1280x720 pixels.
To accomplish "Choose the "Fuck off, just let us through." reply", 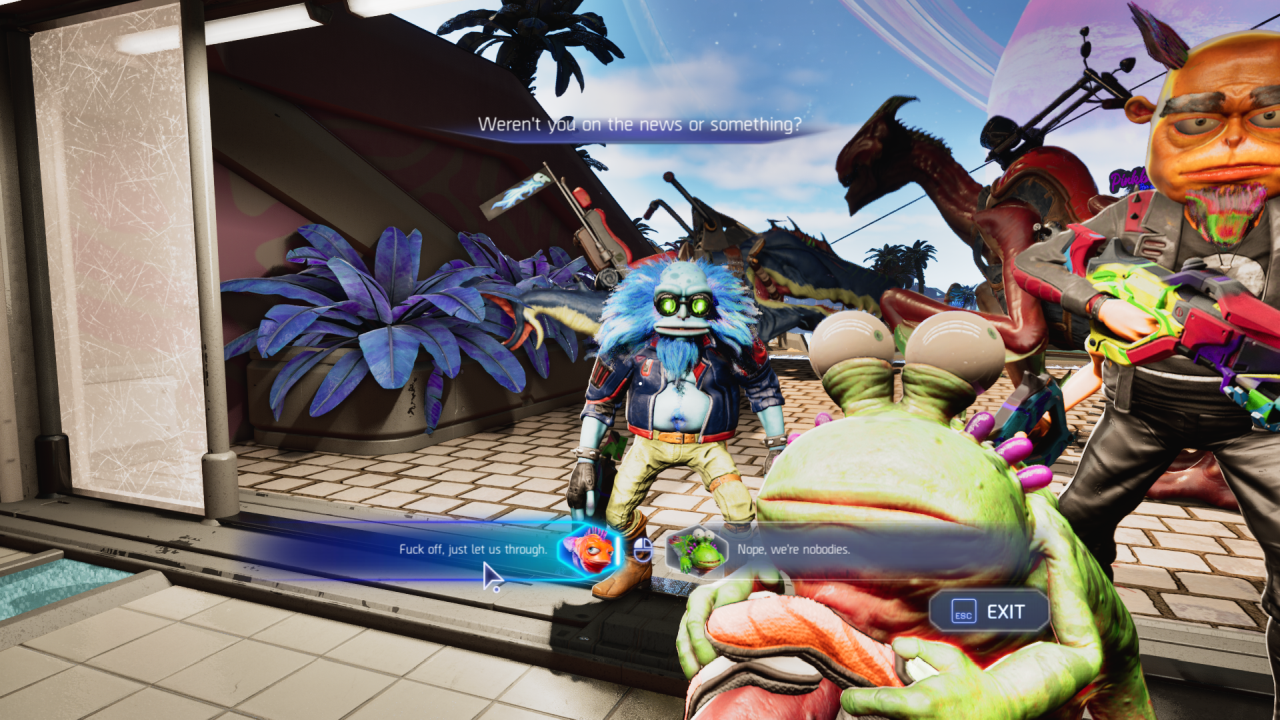I will [473, 549].
